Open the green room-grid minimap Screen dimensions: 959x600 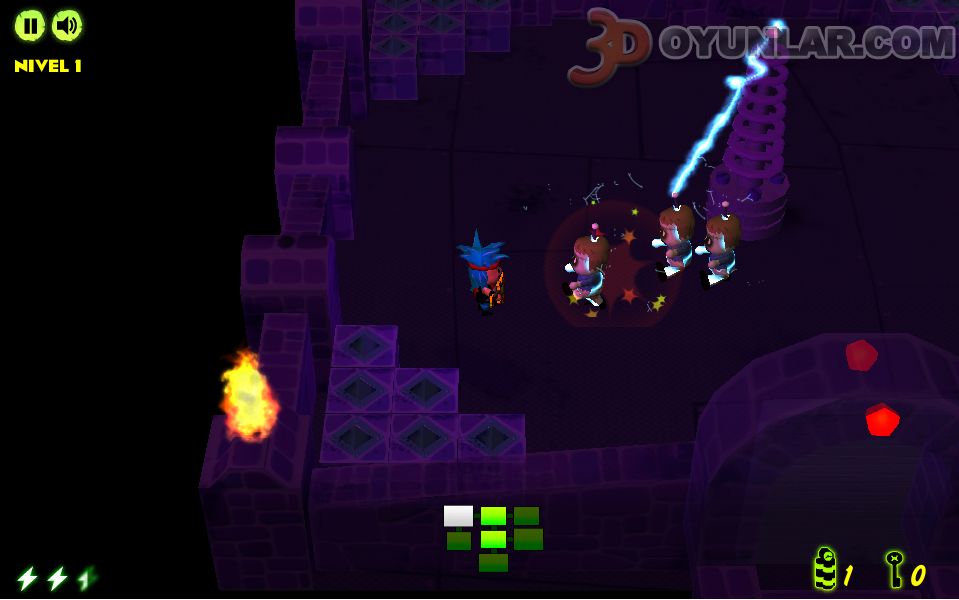click(x=493, y=538)
